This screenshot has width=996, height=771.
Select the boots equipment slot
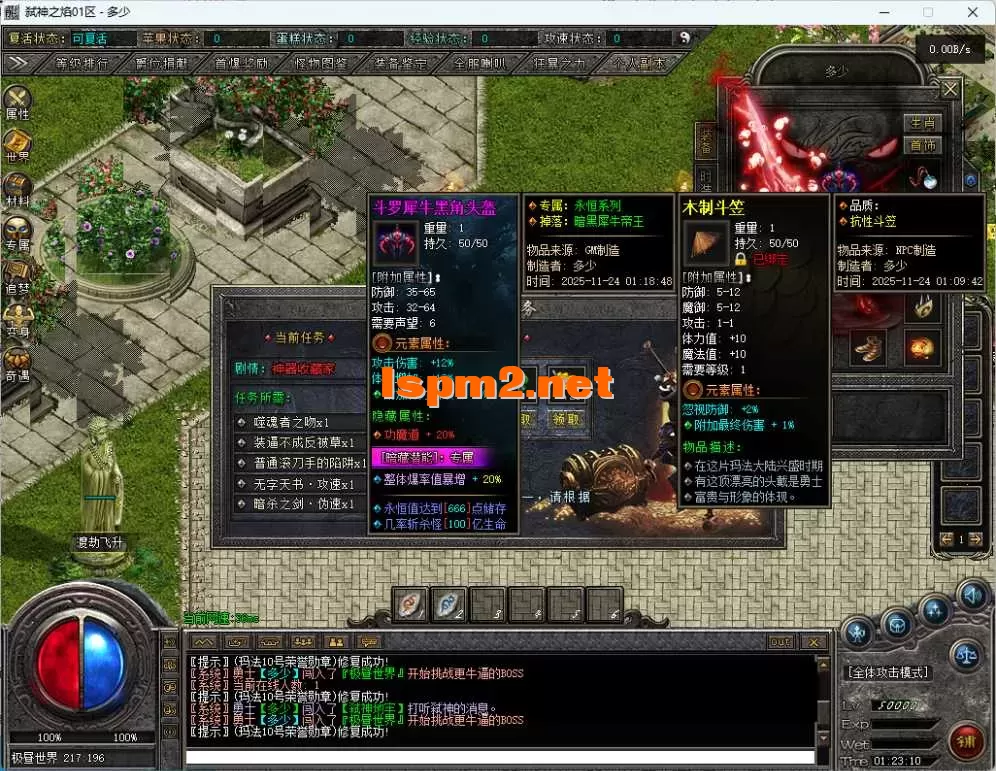click(x=868, y=348)
